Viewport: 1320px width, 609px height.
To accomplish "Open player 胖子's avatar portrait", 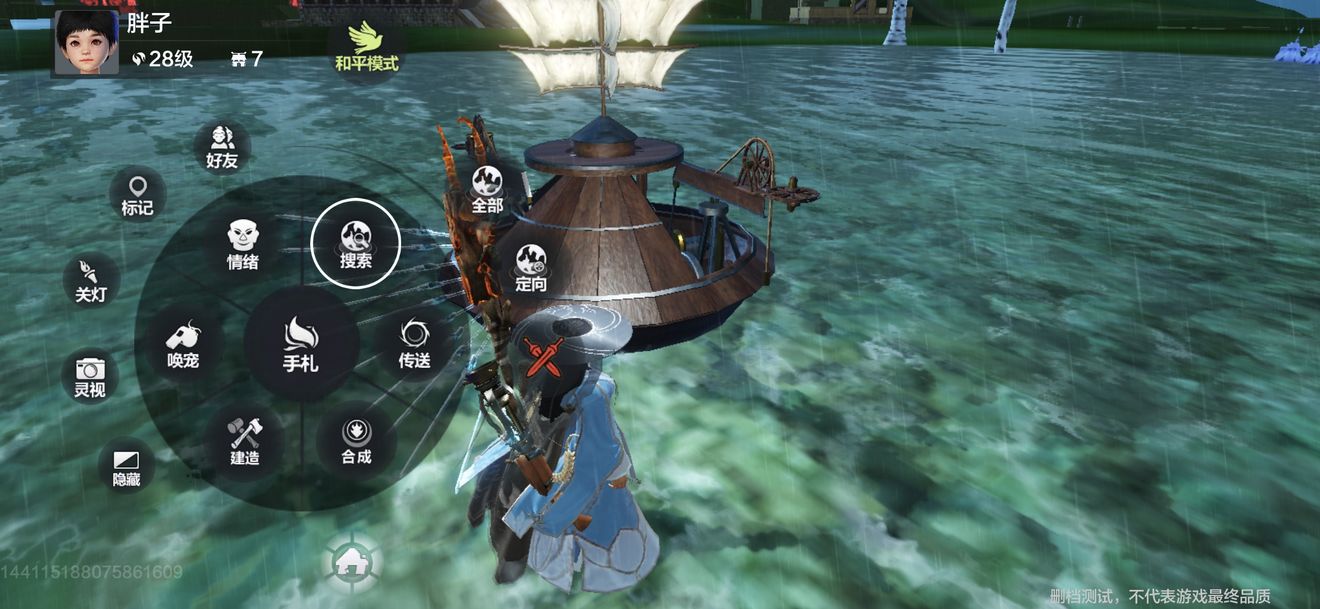I will click(86, 42).
